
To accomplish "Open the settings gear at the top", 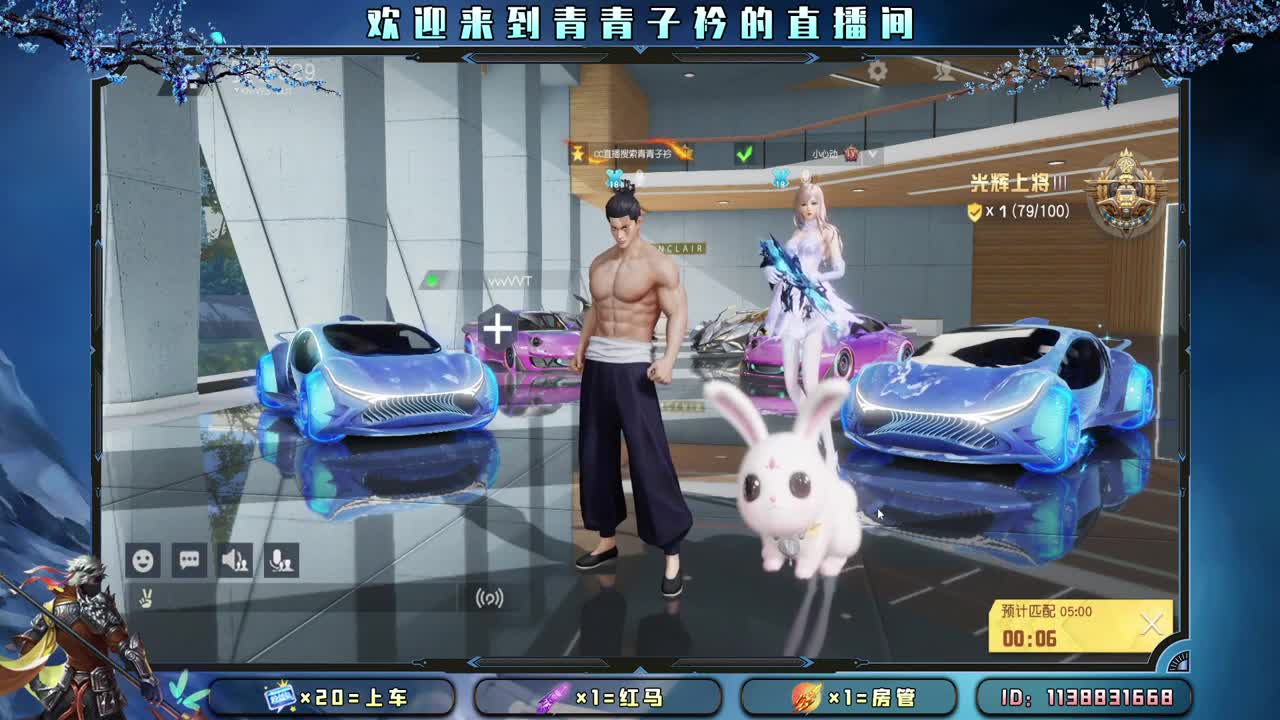I will point(877,70).
